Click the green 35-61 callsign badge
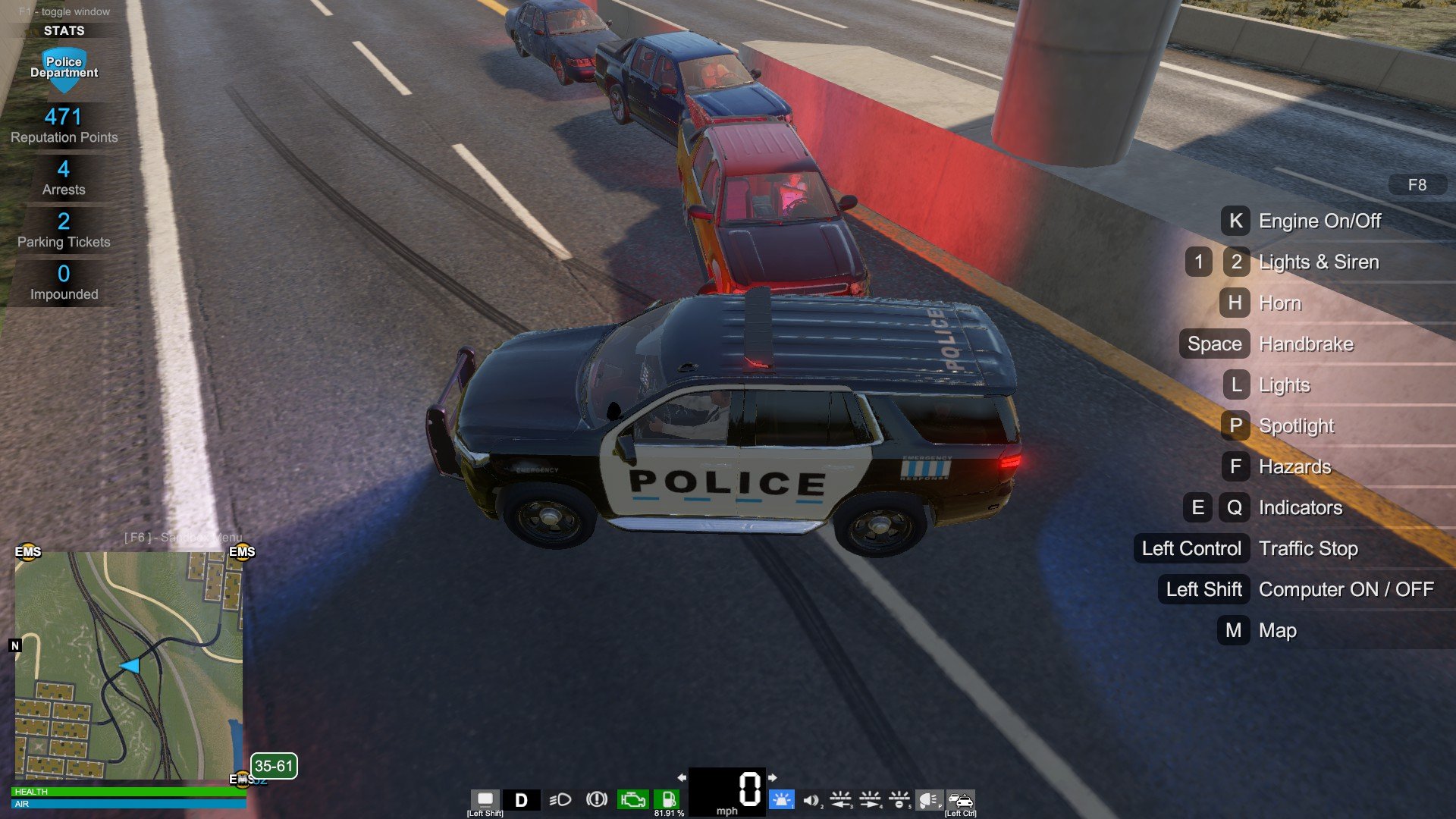 [274, 766]
